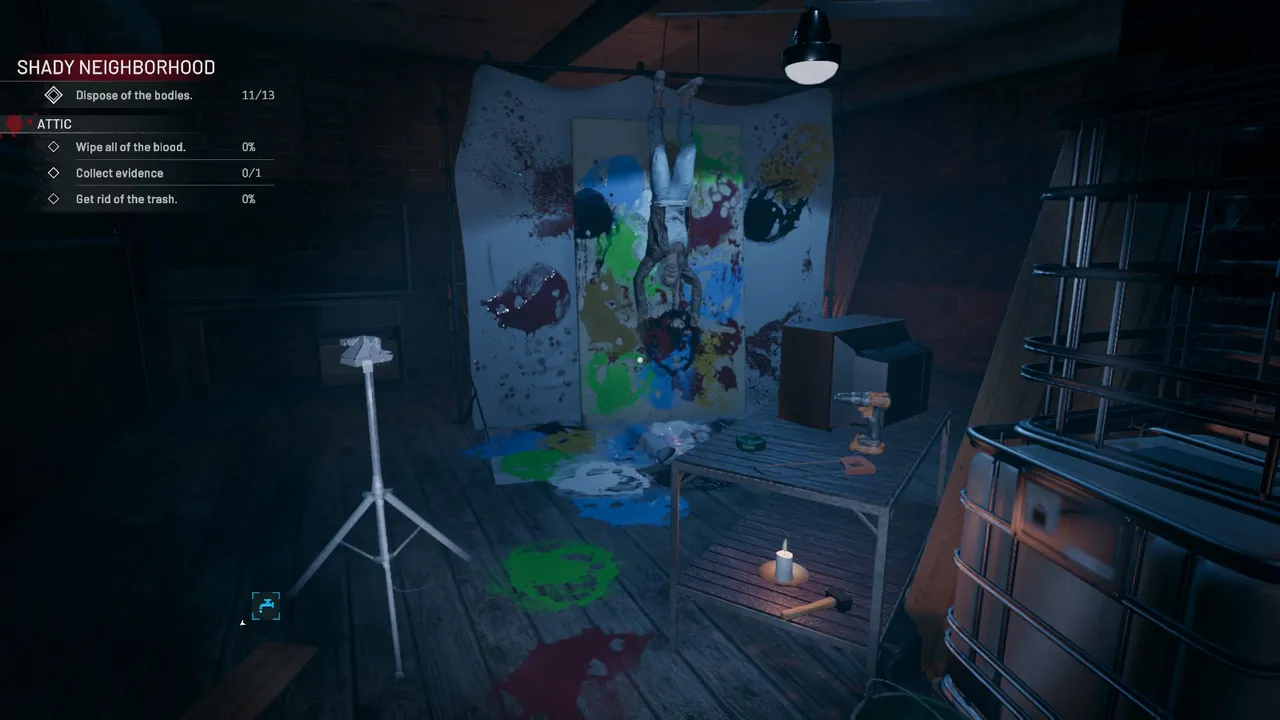Screen dimensions: 1280x720
Task: Click the targeting brackets around the faucet icon
Action: pos(266,606)
